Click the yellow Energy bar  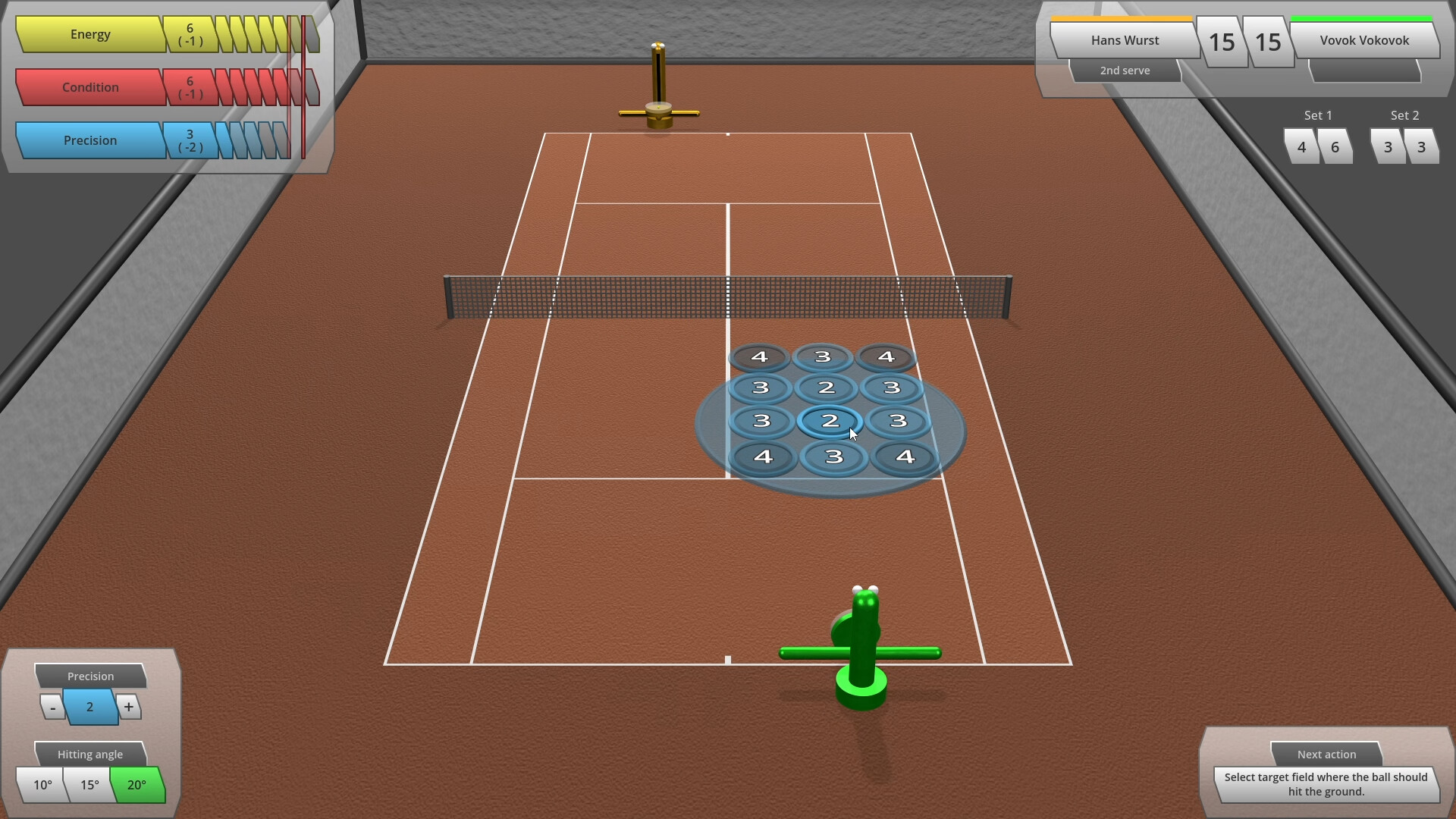(91, 35)
